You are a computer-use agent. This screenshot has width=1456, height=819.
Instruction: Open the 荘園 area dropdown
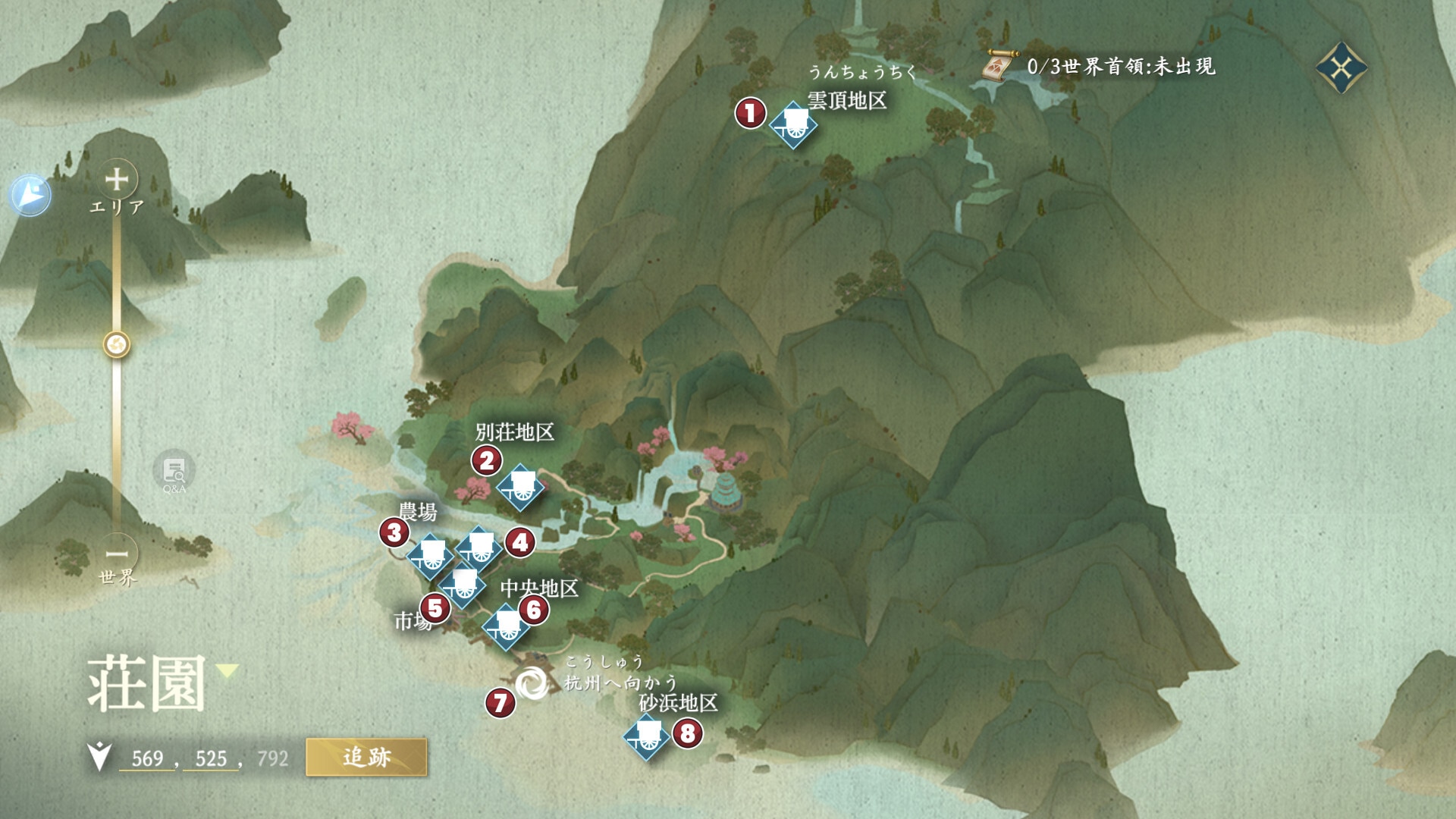tap(227, 670)
